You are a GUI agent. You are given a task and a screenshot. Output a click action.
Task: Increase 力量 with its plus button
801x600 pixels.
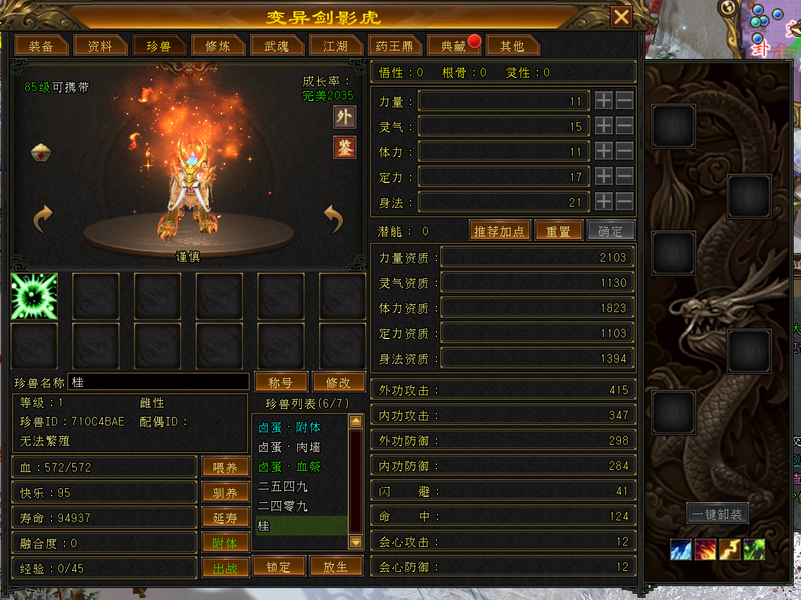pyautogui.click(x=603, y=101)
